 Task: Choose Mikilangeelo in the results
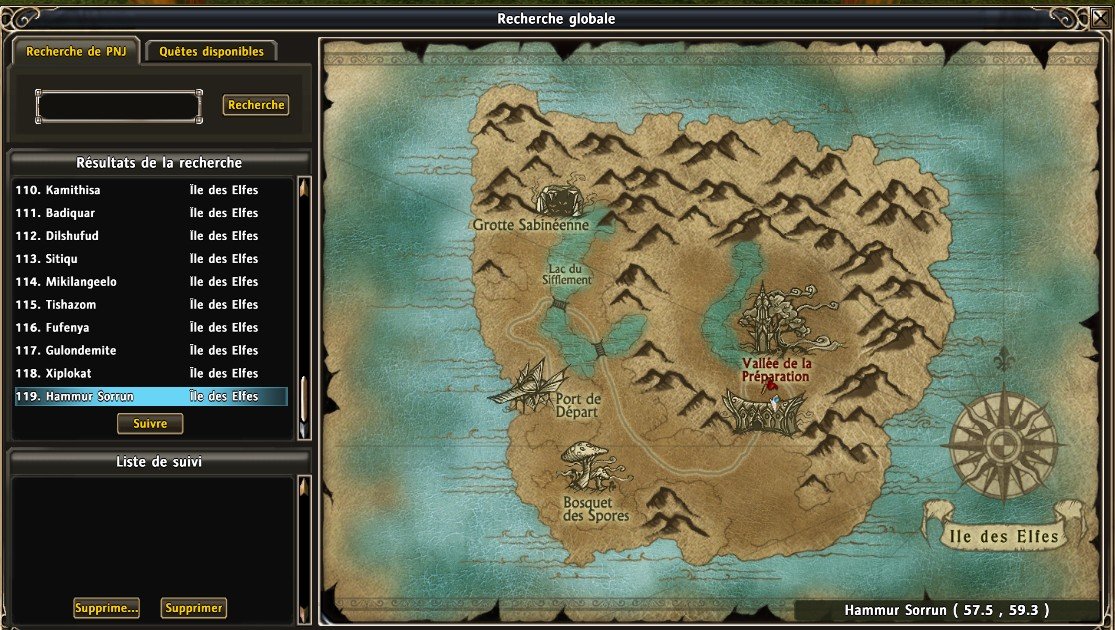(150, 282)
